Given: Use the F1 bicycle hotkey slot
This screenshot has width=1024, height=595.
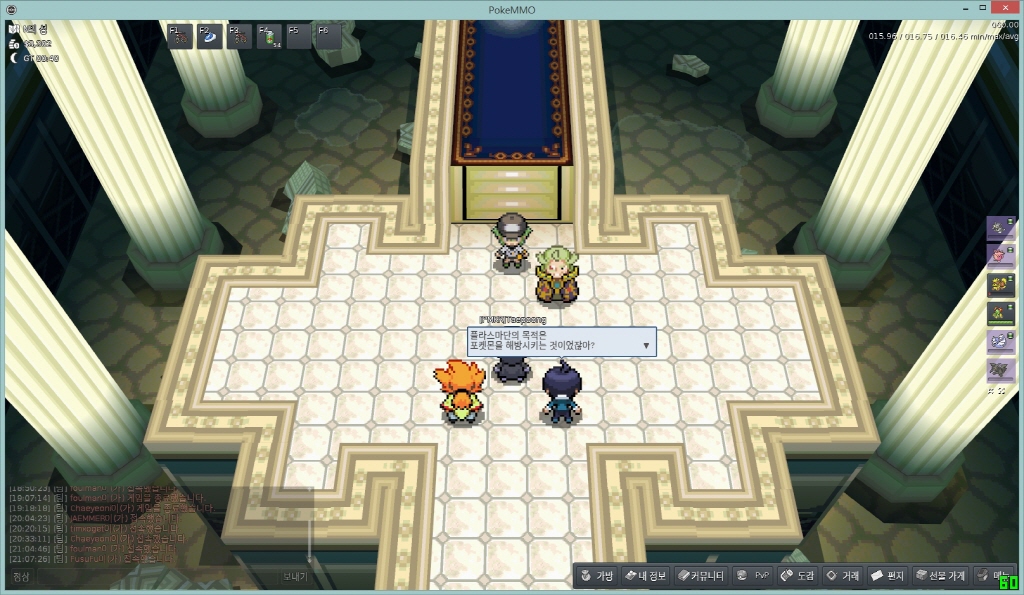Looking at the screenshot, I should tap(180, 37).
